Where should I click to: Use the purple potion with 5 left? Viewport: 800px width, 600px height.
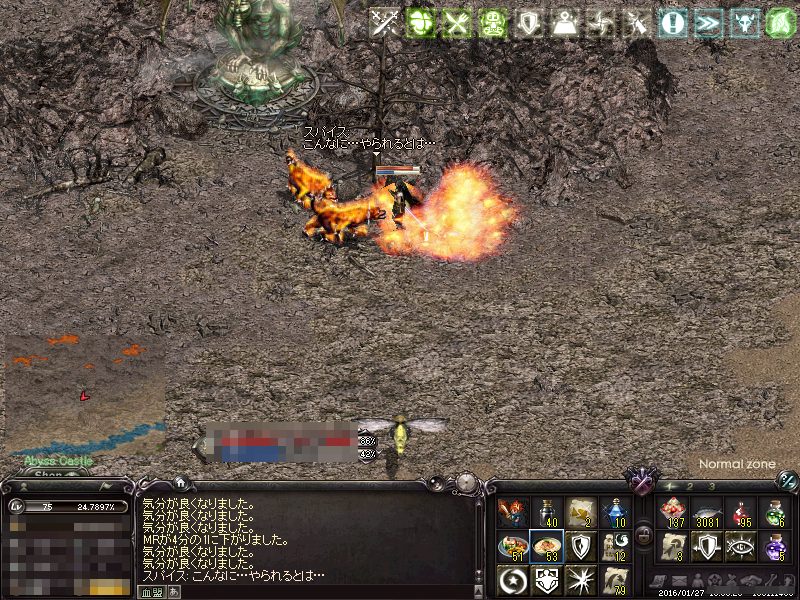click(774, 546)
